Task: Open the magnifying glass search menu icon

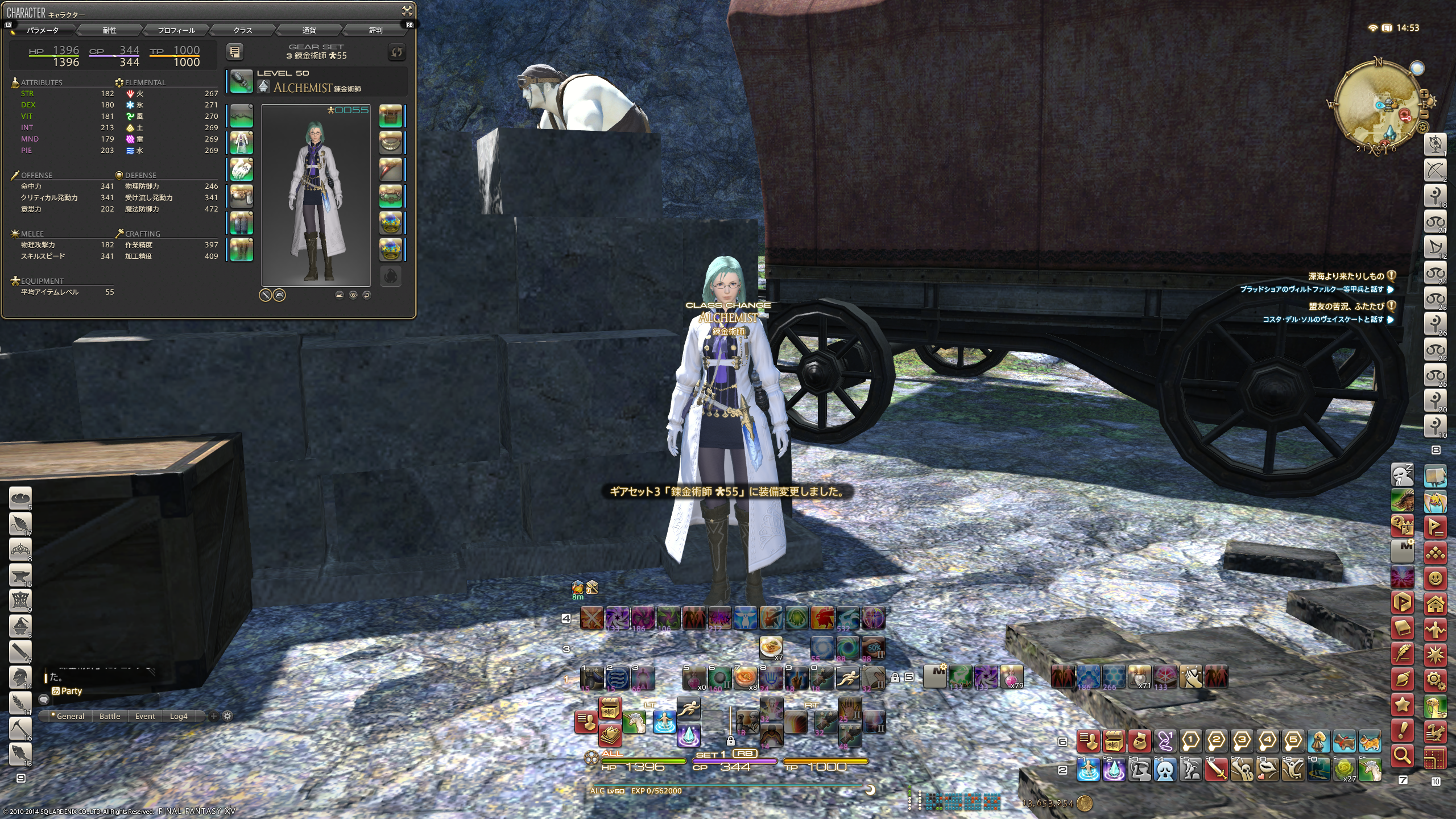Action: (1403, 755)
